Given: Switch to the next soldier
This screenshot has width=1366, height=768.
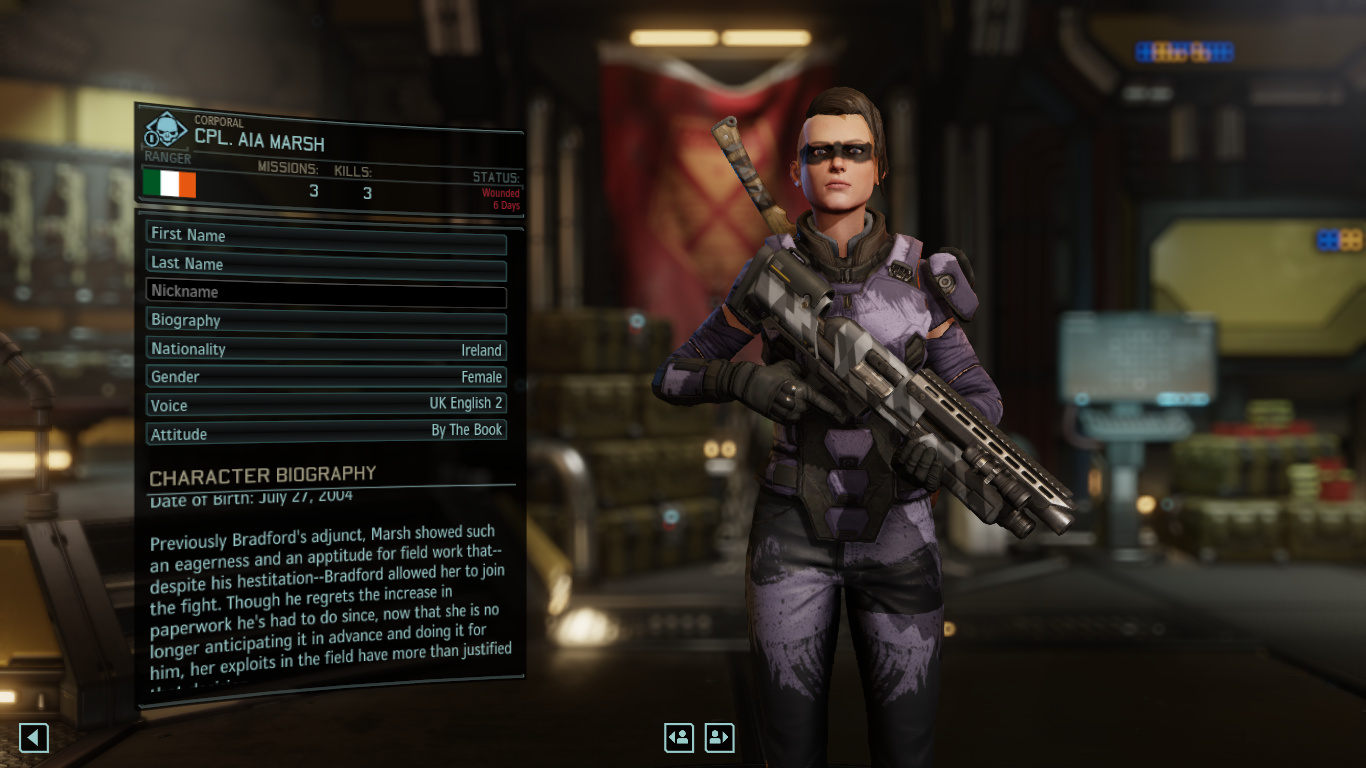Looking at the screenshot, I should pyautogui.click(x=719, y=738).
